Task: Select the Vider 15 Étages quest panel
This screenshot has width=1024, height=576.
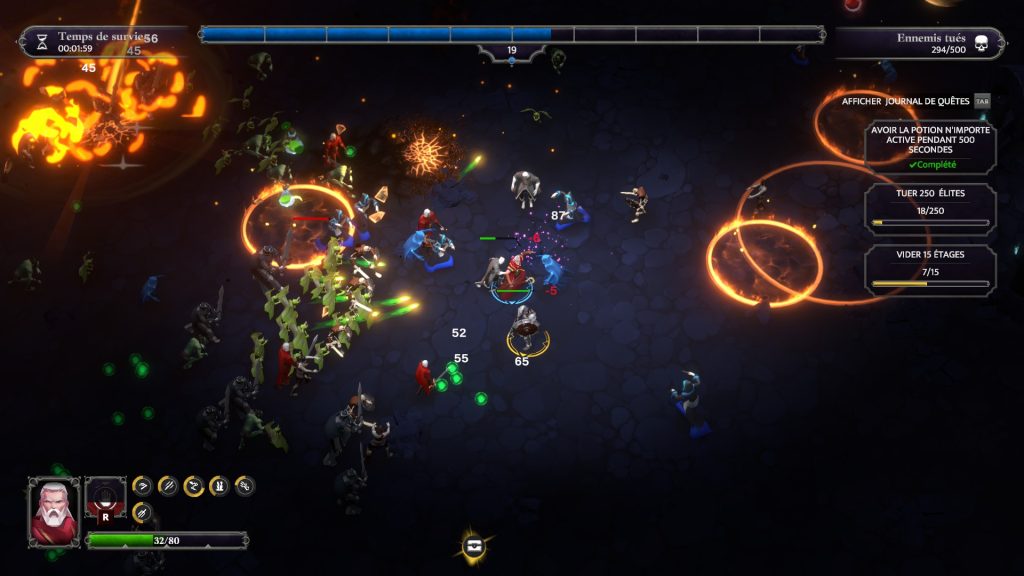Action: coord(930,270)
